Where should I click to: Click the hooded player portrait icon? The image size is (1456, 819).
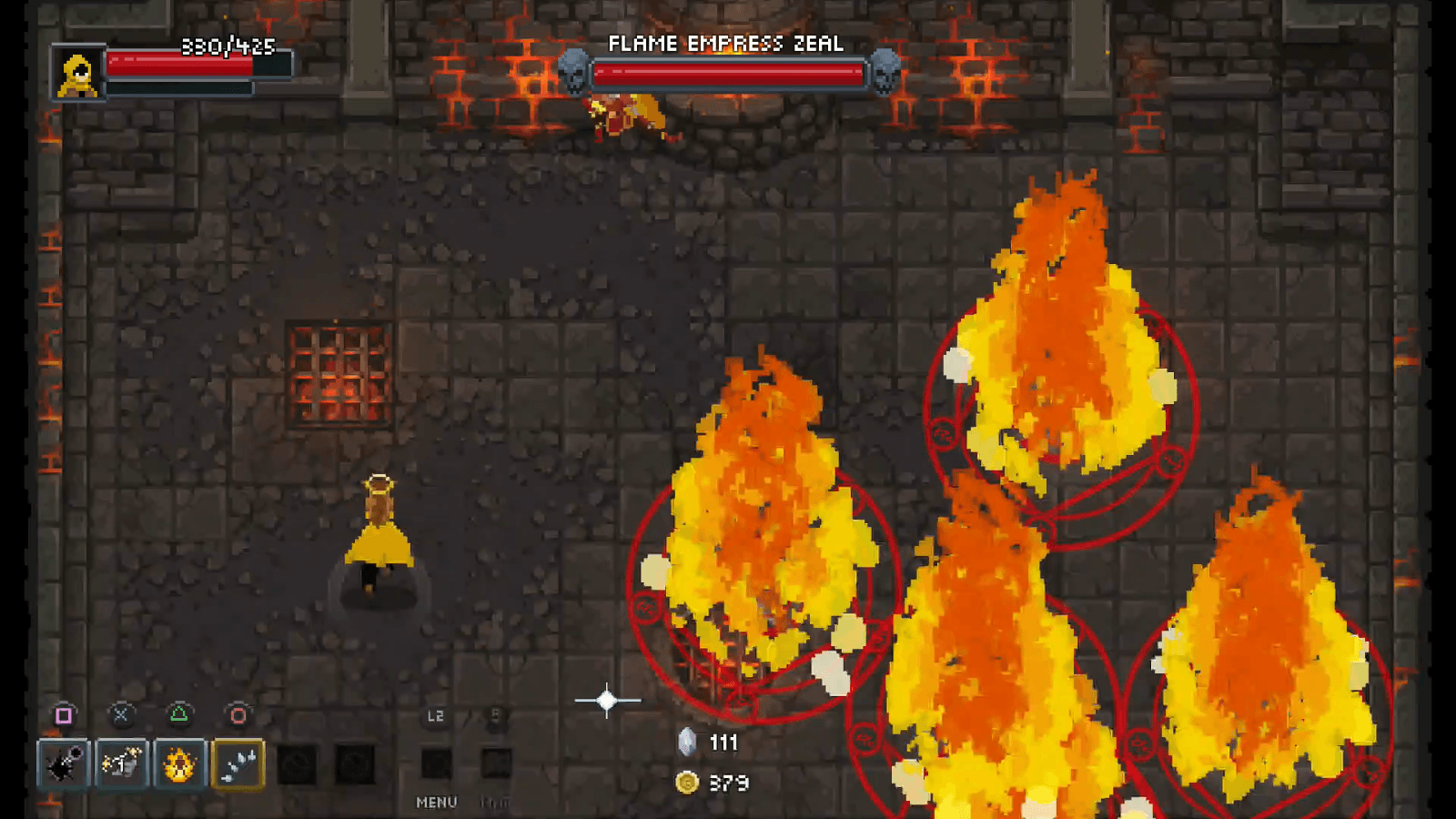coord(77,73)
